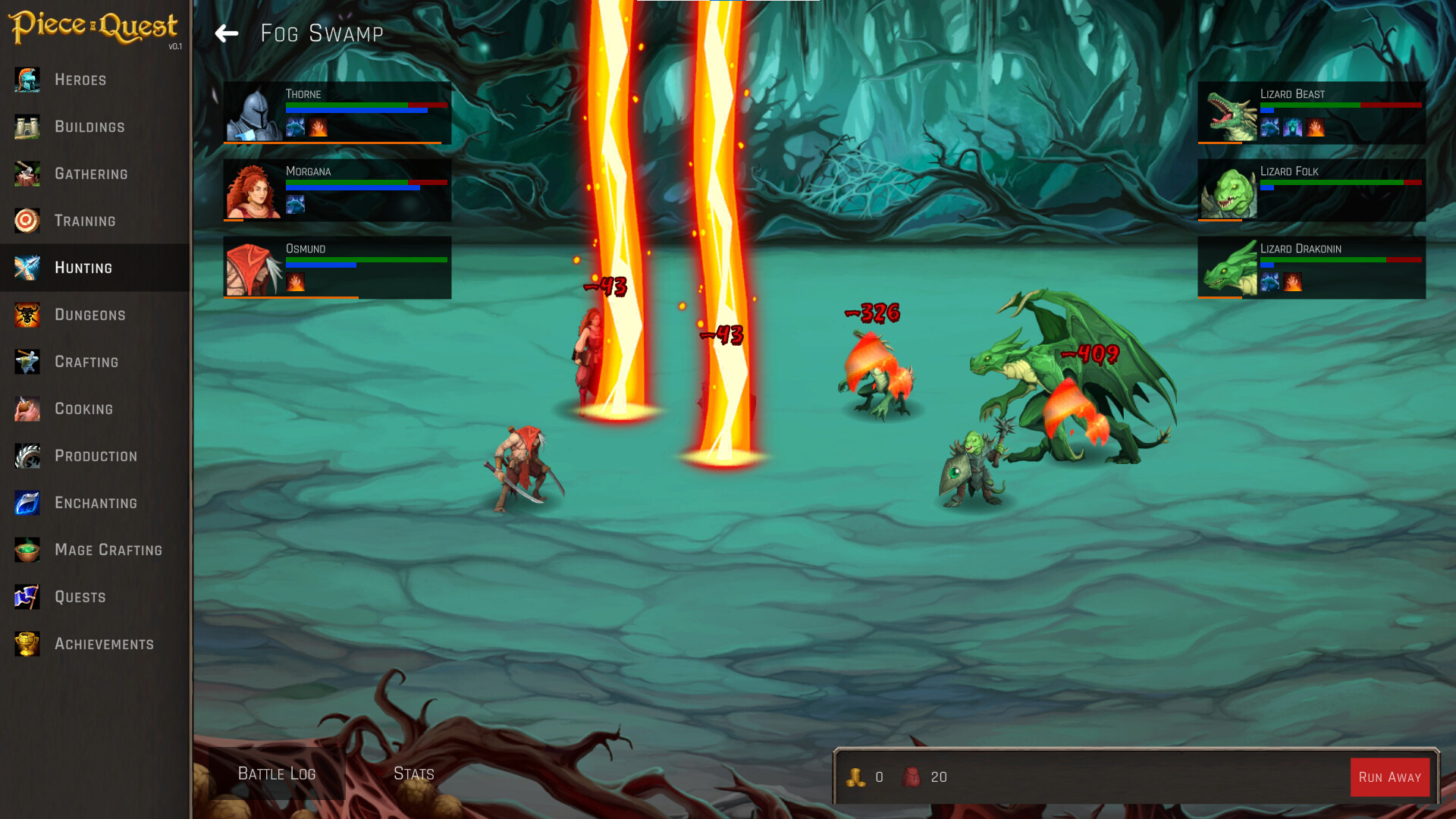This screenshot has width=1456, height=819.
Task: Open Dungeons via its bull icon
Action: tap(27, 315)
